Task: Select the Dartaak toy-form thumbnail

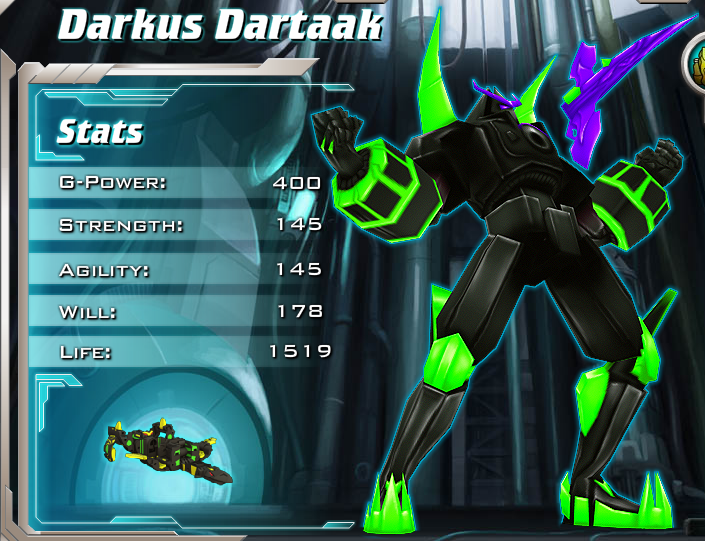Action: pyautogui.click(x=166, y=452)
